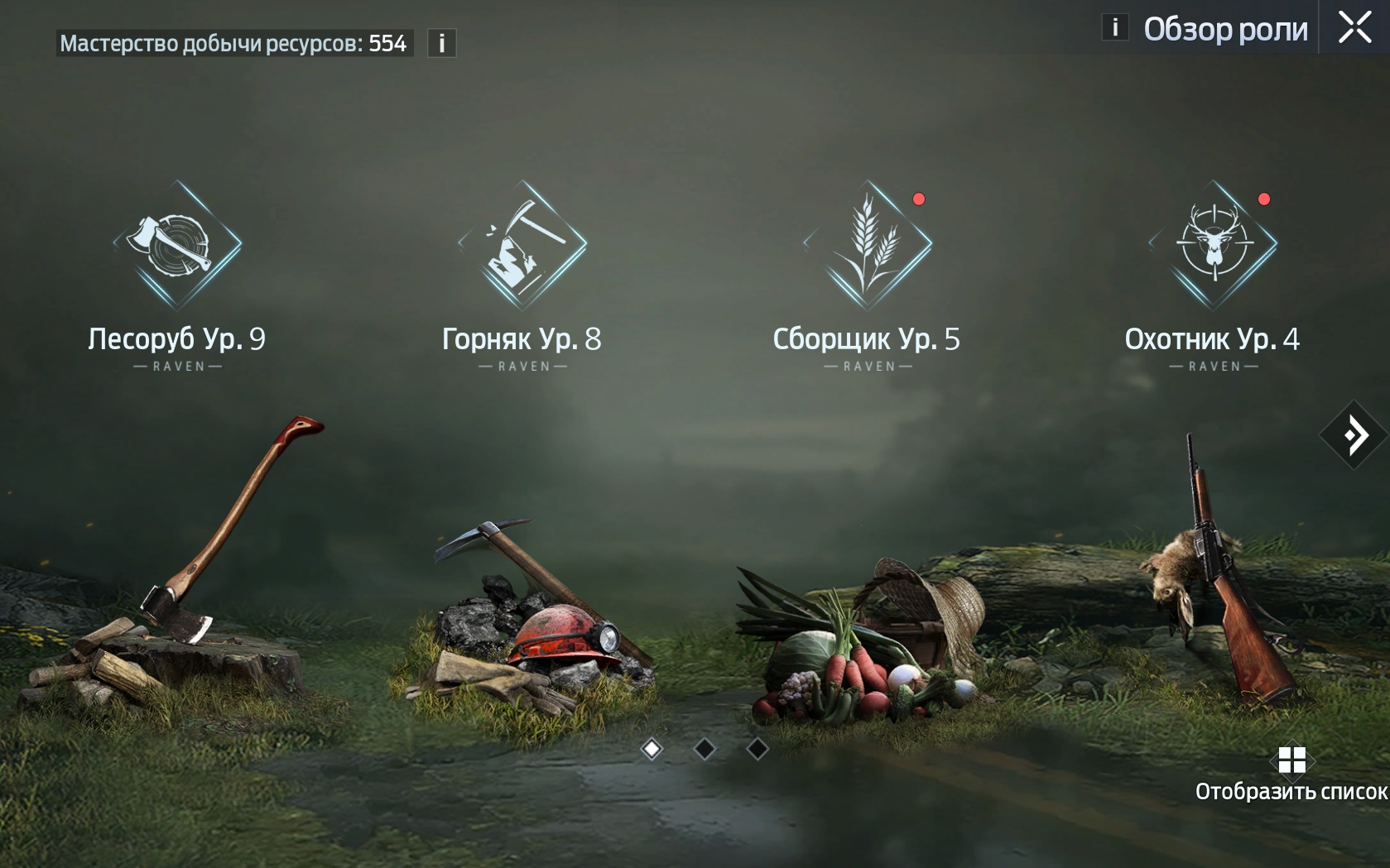
Task: Open the Сборщик (Gatherer) role
Action: pyautogui.click(x=867, y=245)
